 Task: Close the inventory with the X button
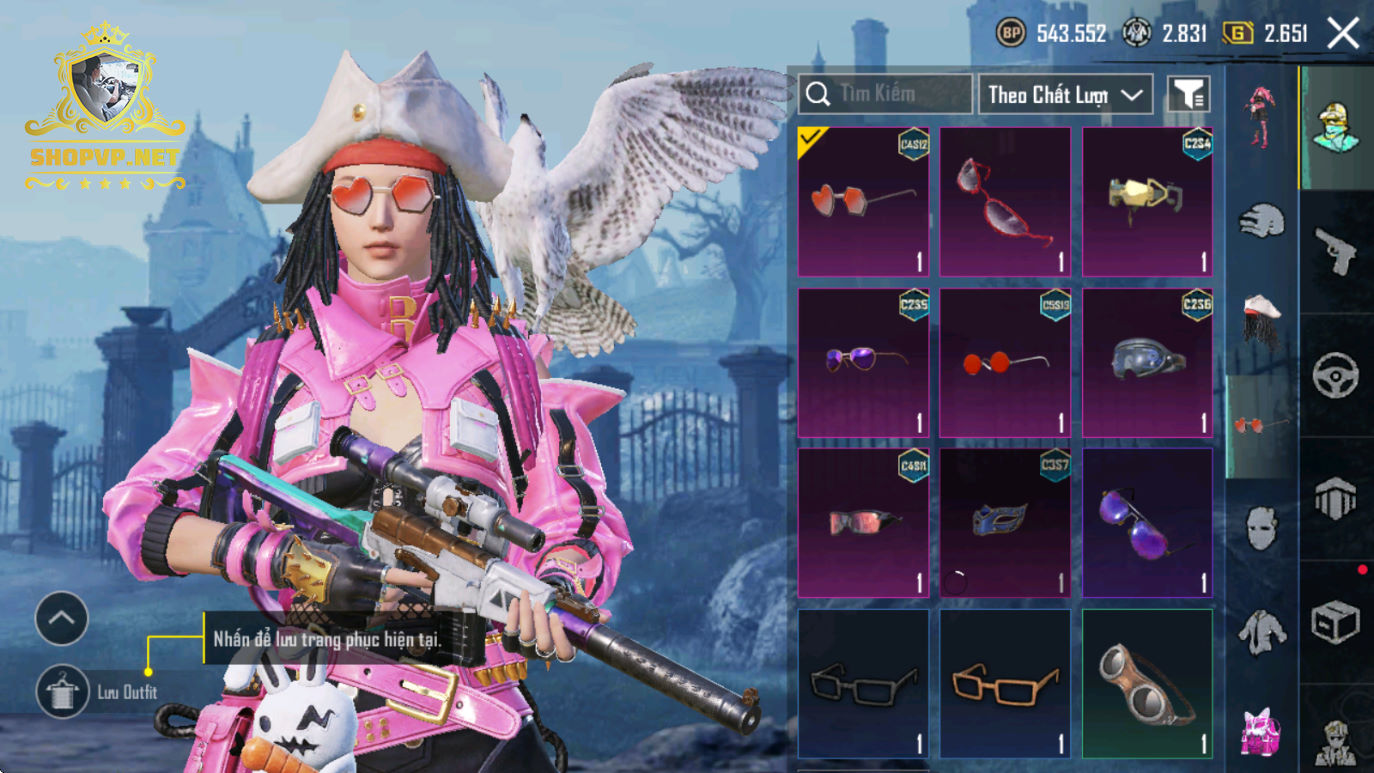tap(1343, 34)
